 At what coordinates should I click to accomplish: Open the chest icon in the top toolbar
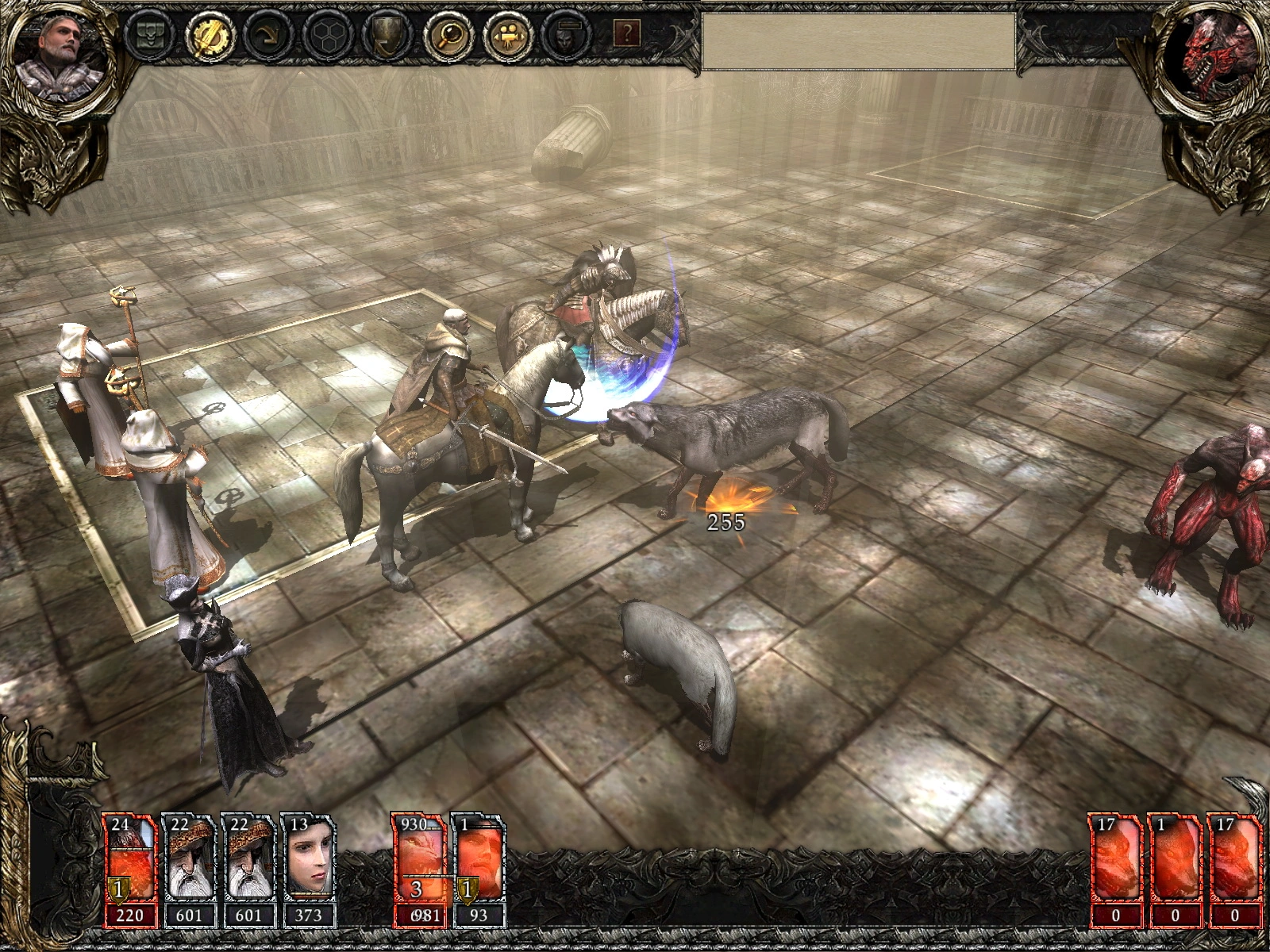coord(149,34)
